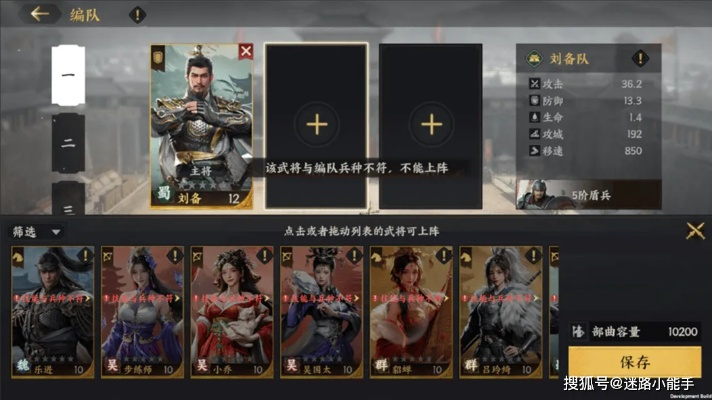Remove 刘备 from the formation

point(246,51)
